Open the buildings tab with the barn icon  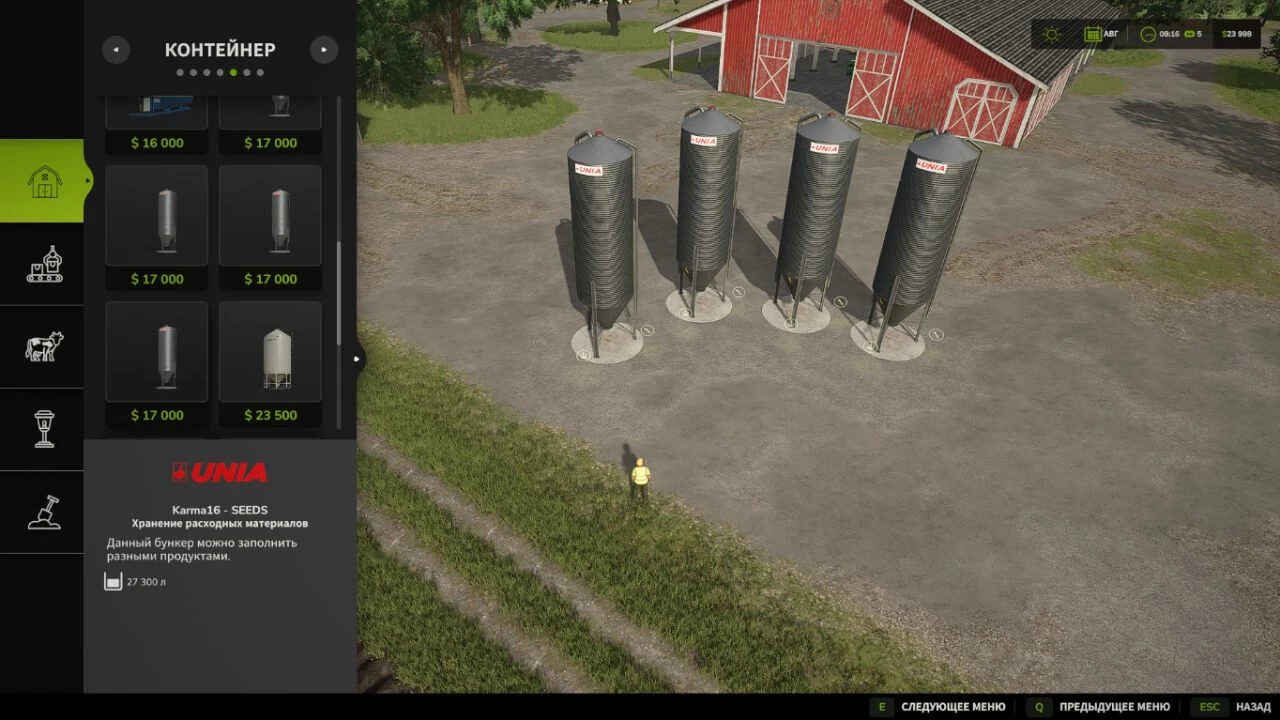[44, 181]
